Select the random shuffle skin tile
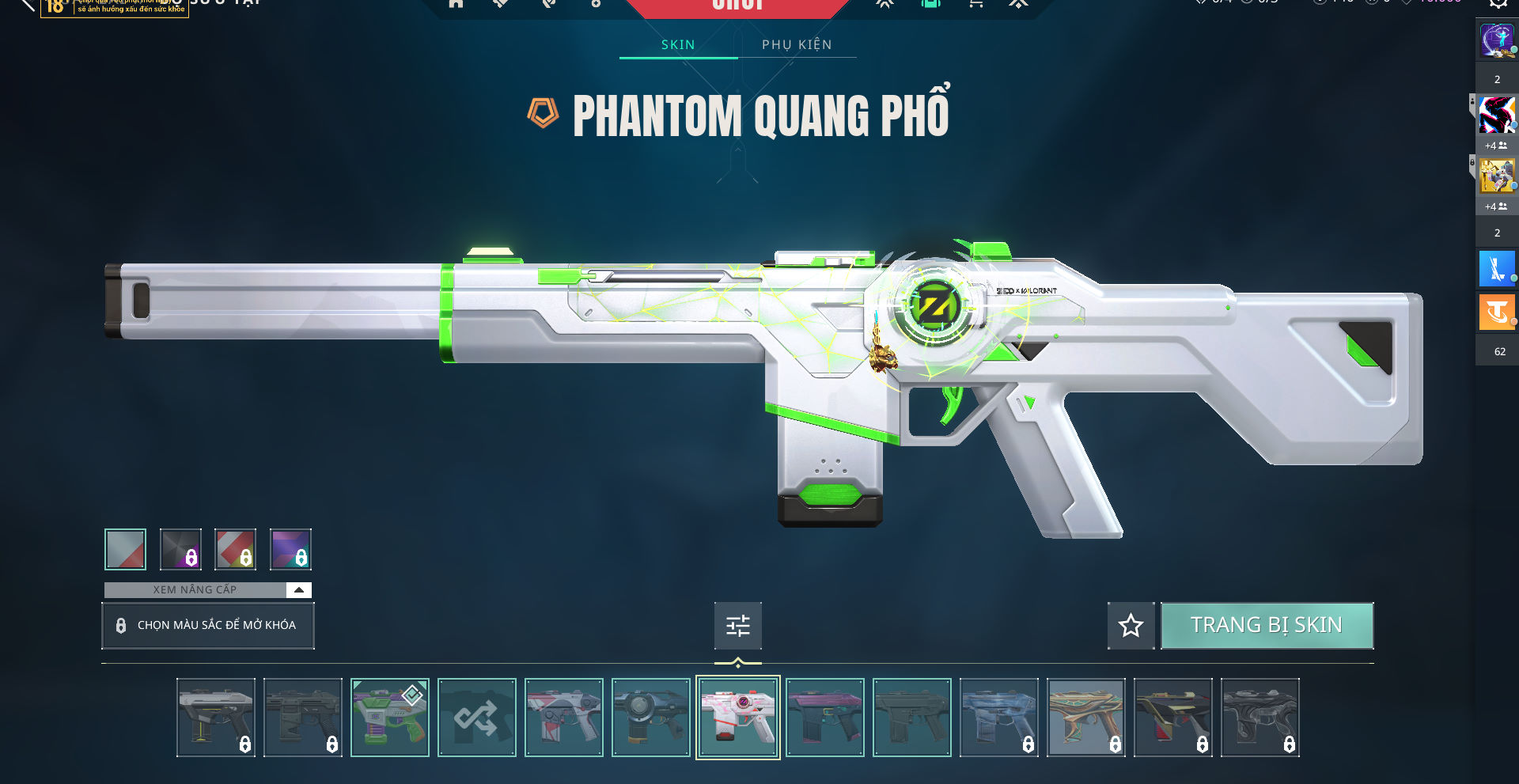Image resolution: width=1519 pixels, height=784 pixels. click(476, 718)
